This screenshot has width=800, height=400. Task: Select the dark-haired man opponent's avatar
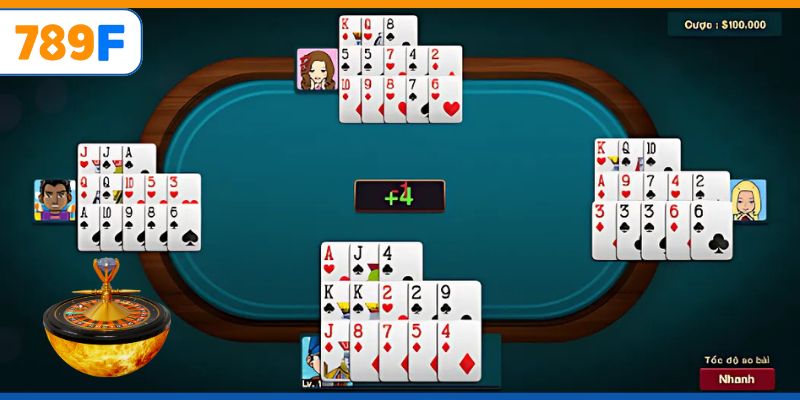[55, 200]
